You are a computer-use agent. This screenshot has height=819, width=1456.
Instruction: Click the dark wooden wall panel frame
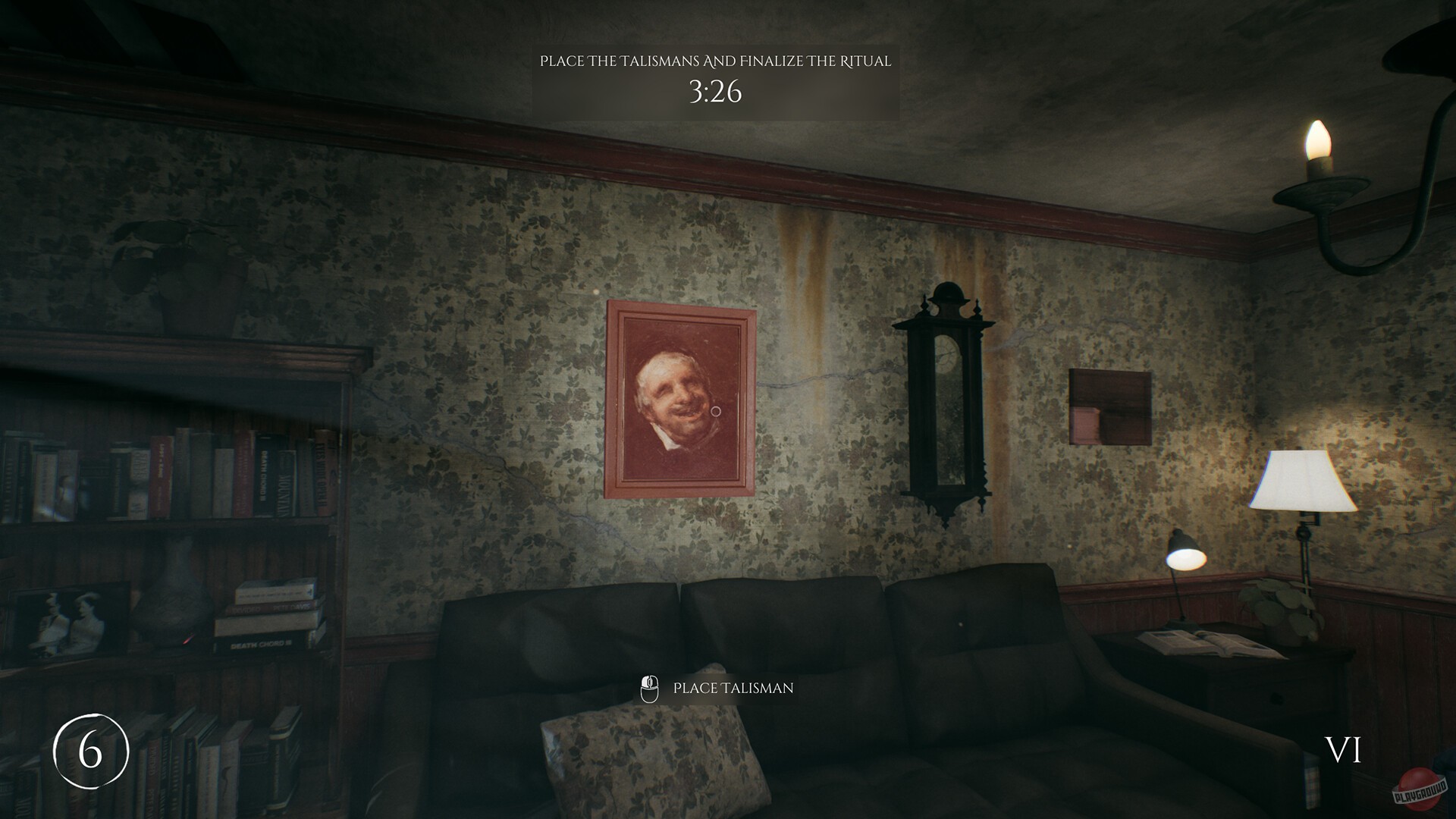[1111, 406]
